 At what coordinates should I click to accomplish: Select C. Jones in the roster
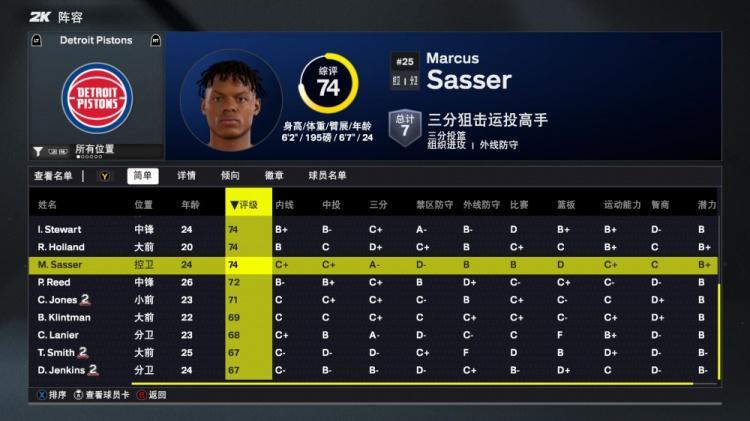60,300
